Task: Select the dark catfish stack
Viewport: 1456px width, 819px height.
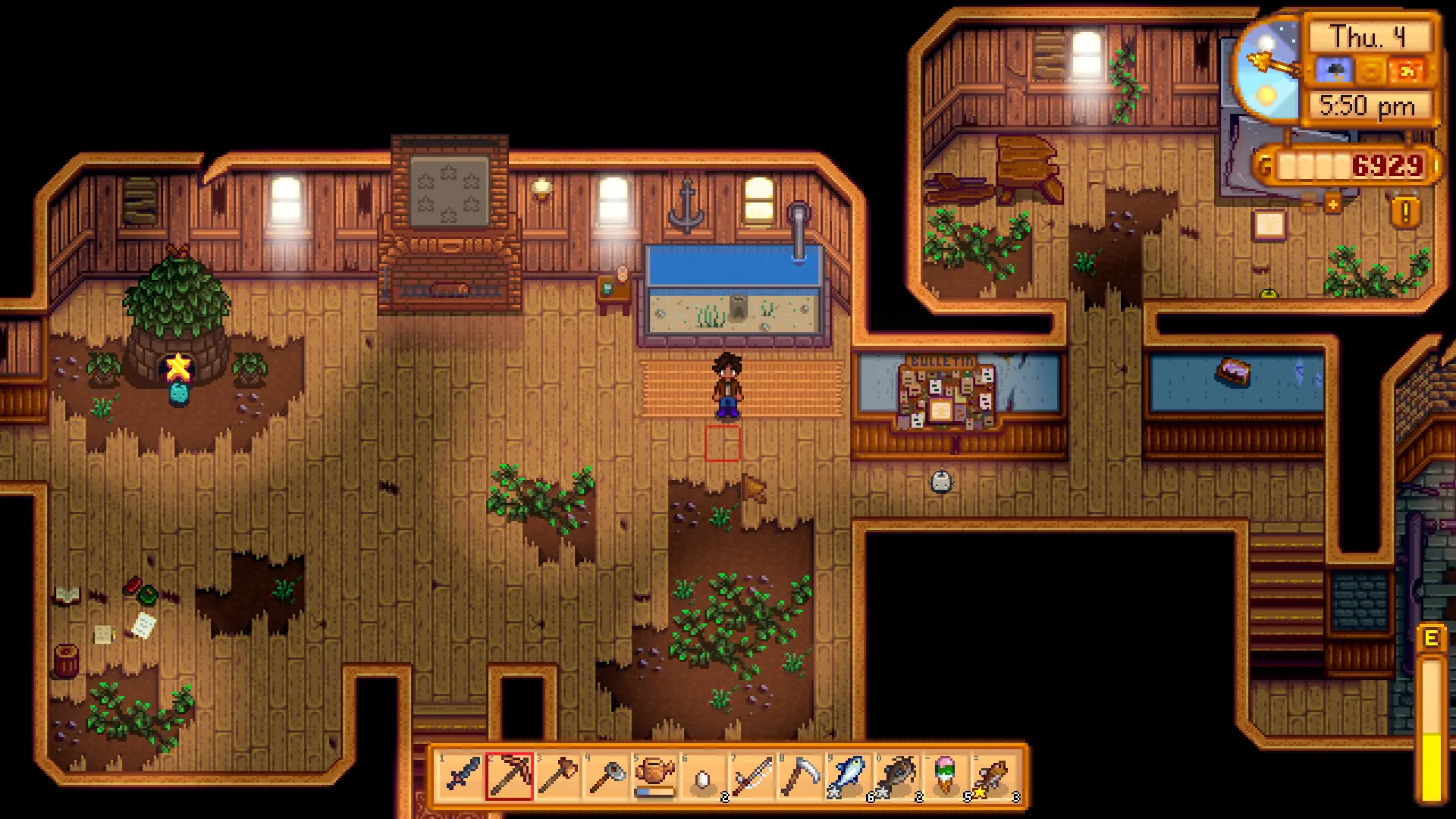Action: pyautogui.click(x=898, y=777)
